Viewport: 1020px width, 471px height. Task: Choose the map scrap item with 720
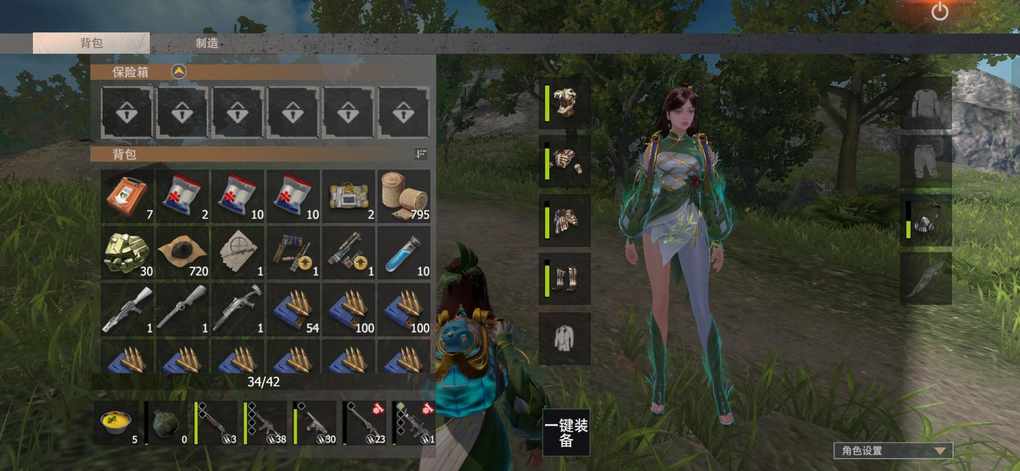pos(183,252)
